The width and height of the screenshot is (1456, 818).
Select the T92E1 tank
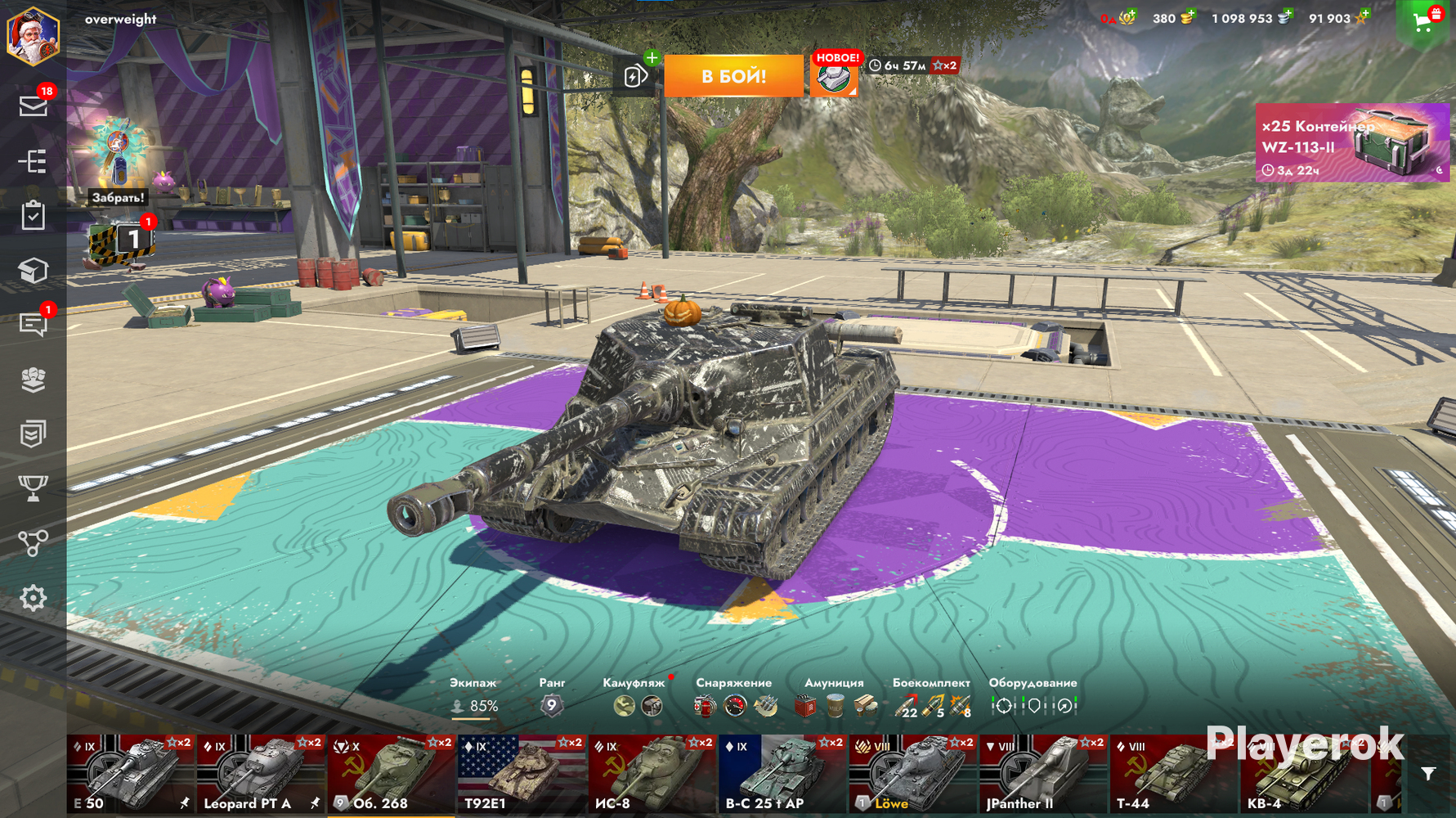coord(522,774)
